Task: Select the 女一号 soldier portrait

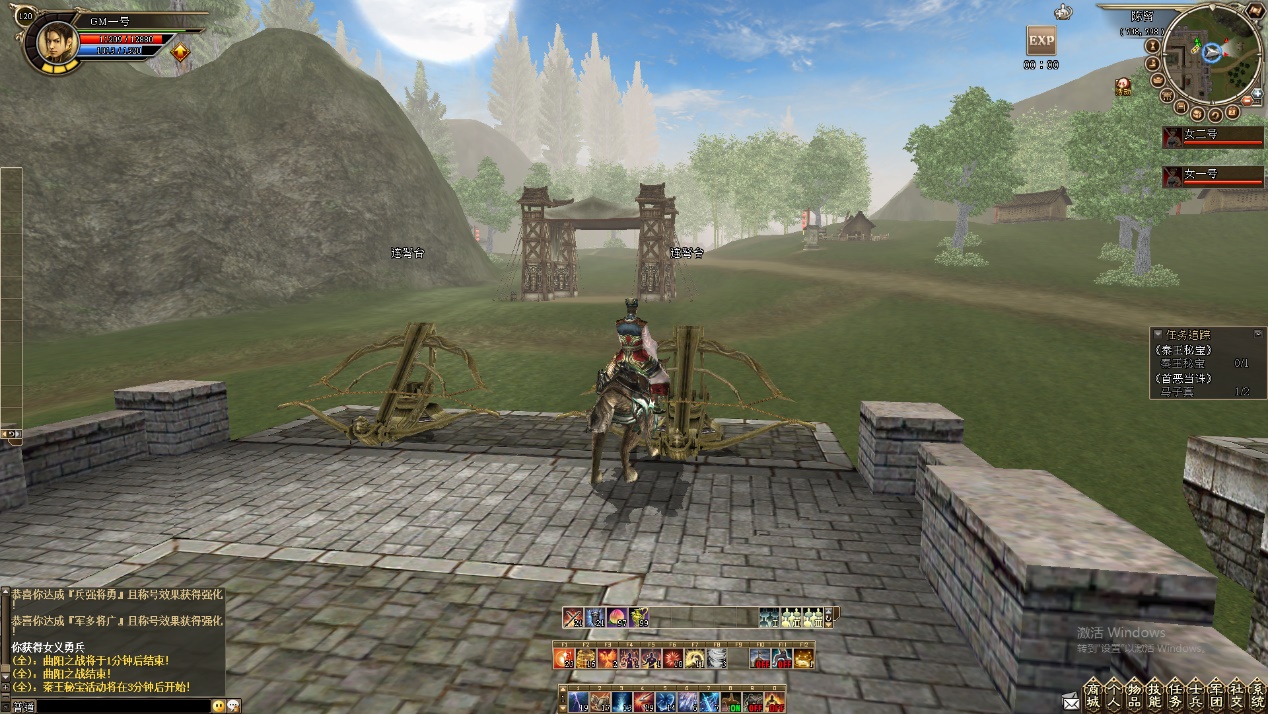Action: click(x=1174, y=177)
